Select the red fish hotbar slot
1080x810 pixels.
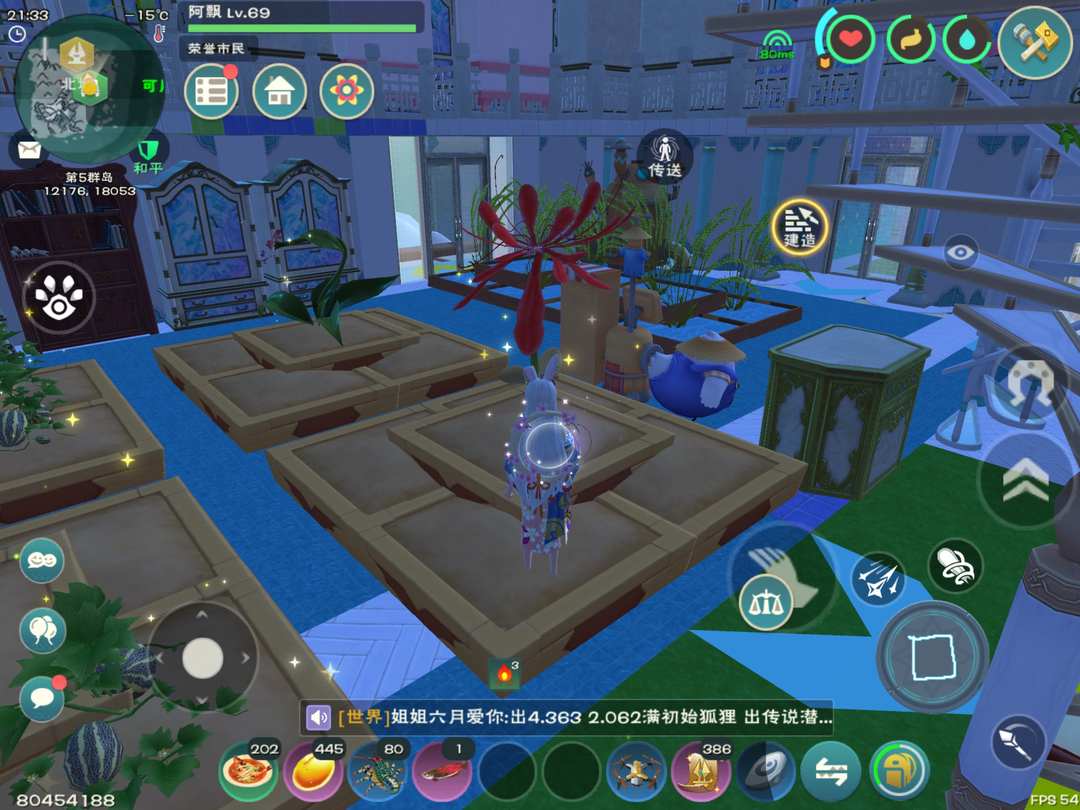pyautogui.click(x=442, y=771)
